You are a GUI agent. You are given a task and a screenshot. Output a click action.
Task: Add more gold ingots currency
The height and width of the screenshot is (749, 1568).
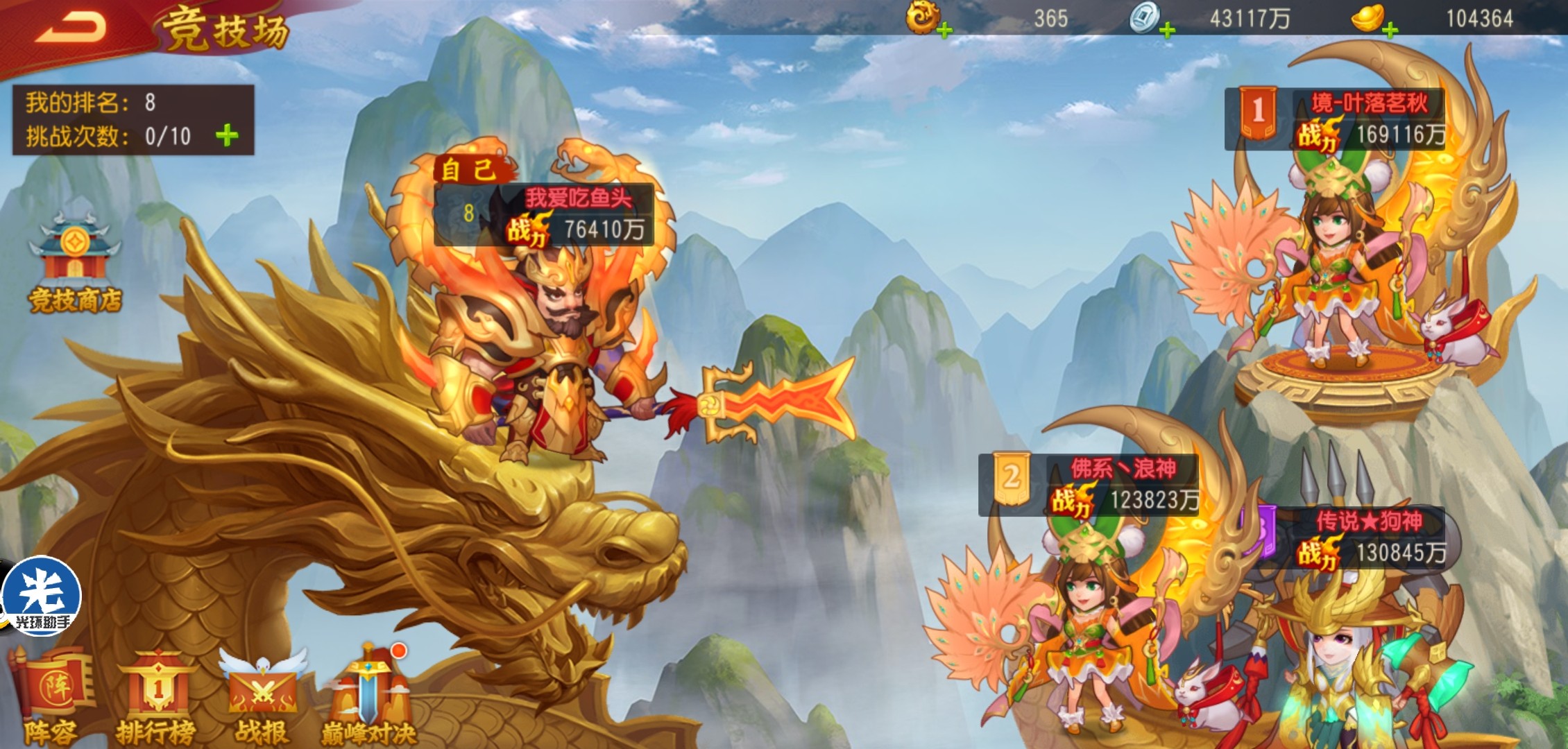pyautogui.click(x=1390, y=31)
